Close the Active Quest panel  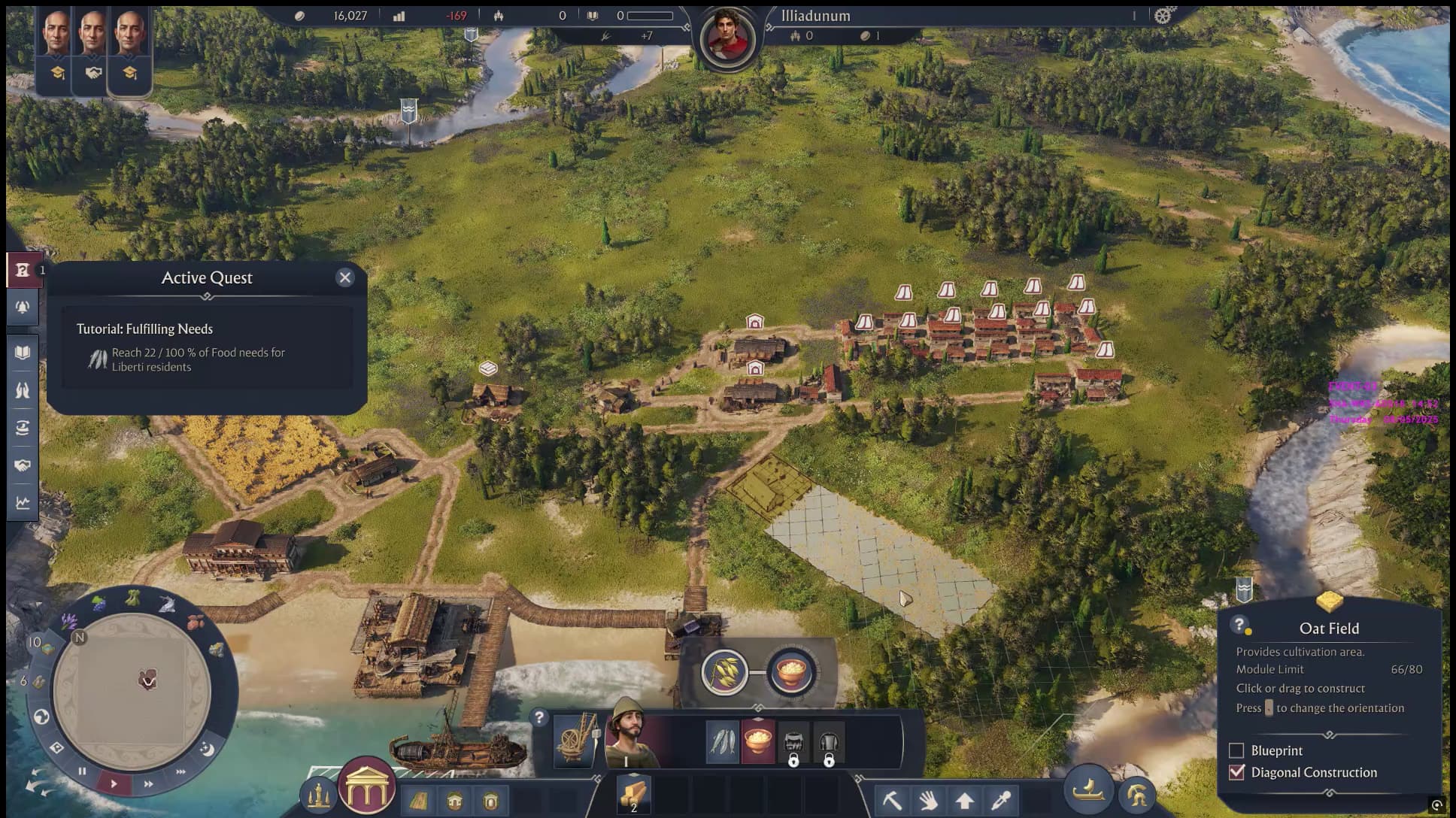point(345,277)
